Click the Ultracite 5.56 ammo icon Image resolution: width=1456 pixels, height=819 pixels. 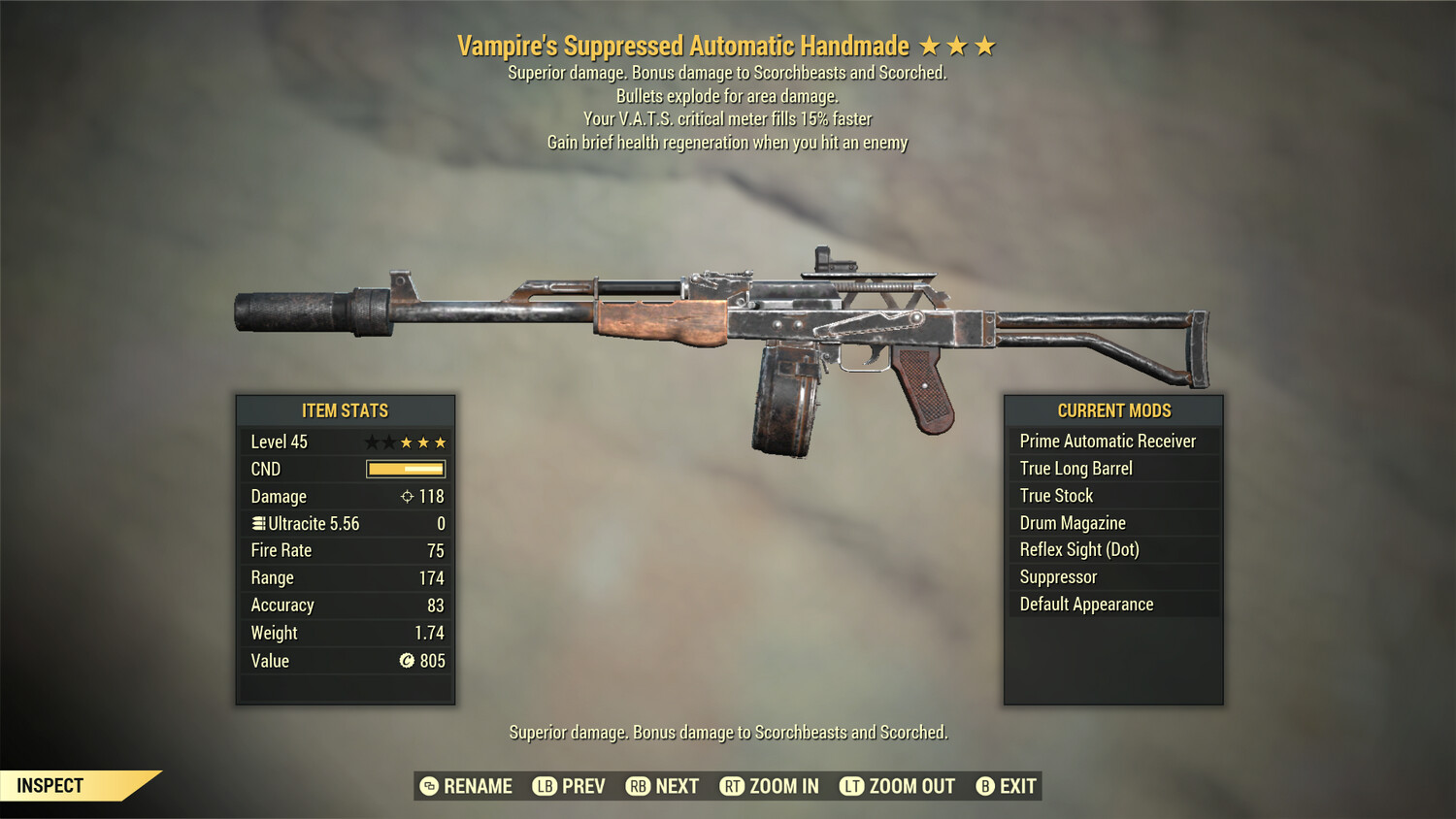tap(257, 523)
